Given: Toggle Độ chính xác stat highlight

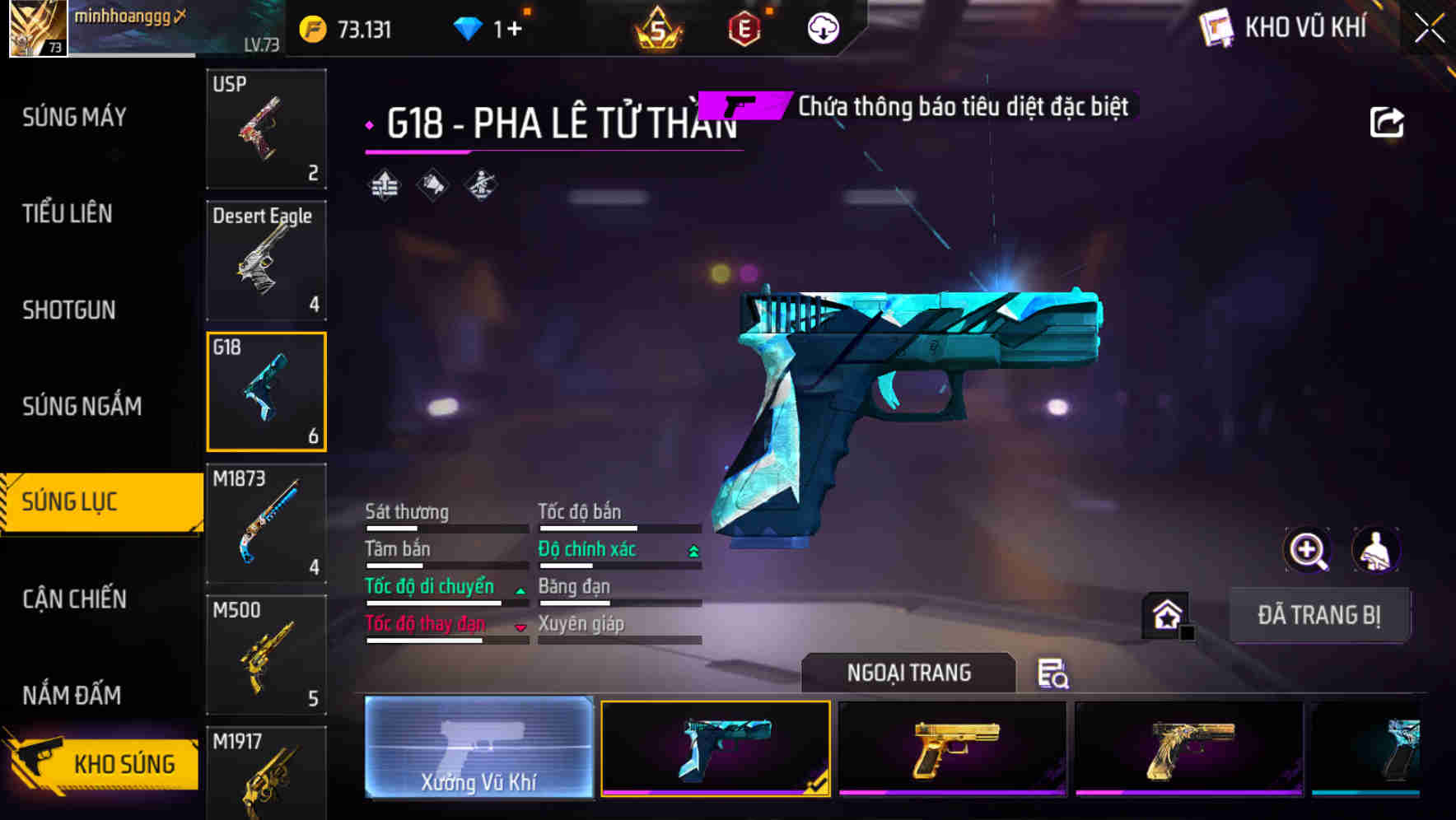Looking at the screenshot, I should pos(587,548).
